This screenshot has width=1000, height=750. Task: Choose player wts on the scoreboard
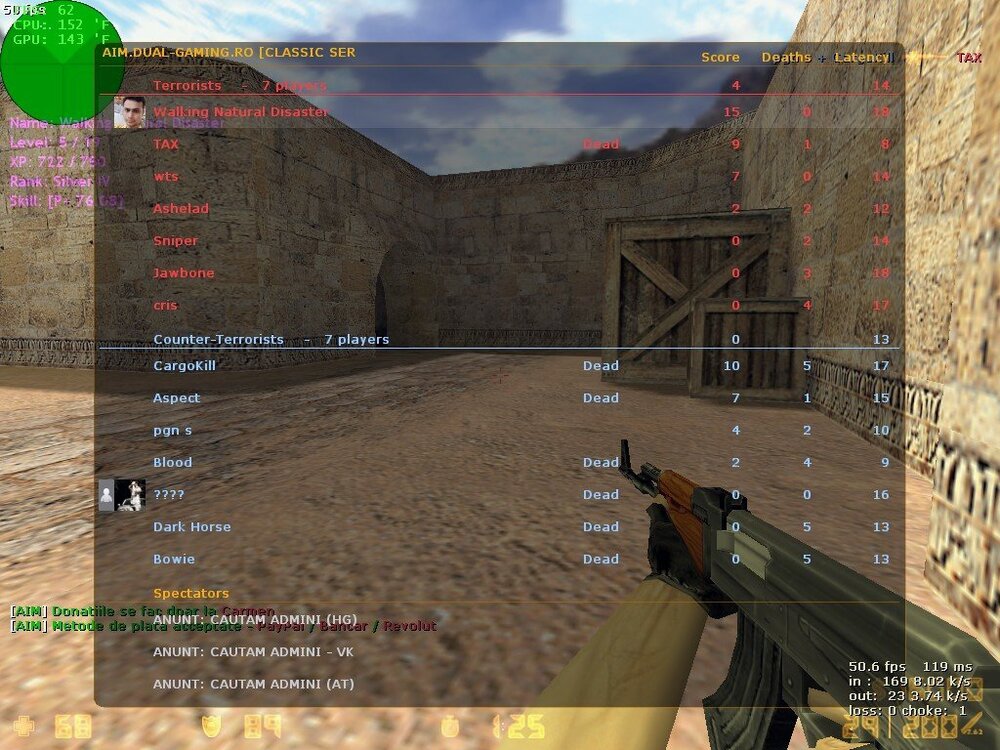pyautogui.click(x=166, y=176)
